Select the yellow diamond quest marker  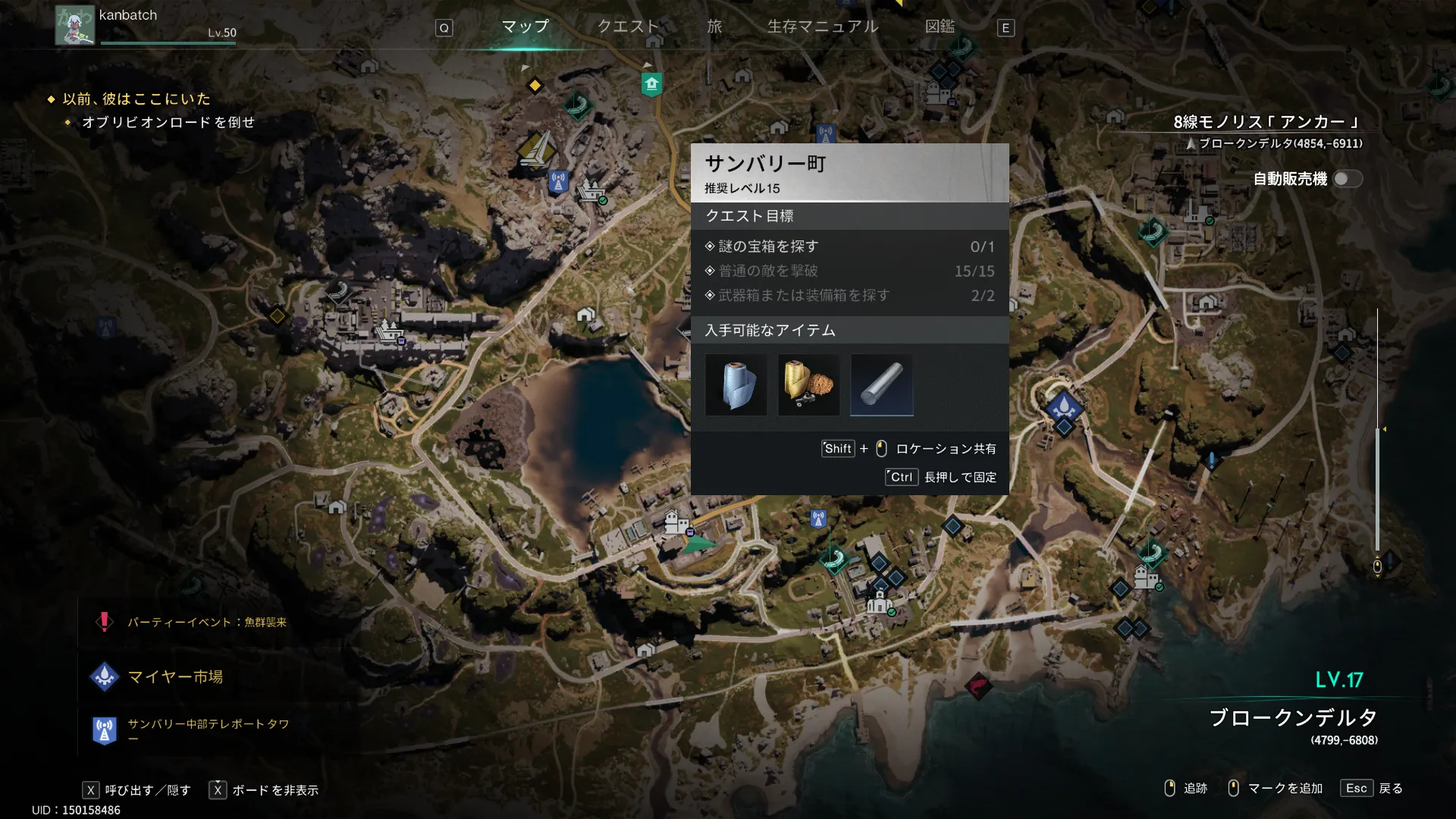[x=535, y=86]
